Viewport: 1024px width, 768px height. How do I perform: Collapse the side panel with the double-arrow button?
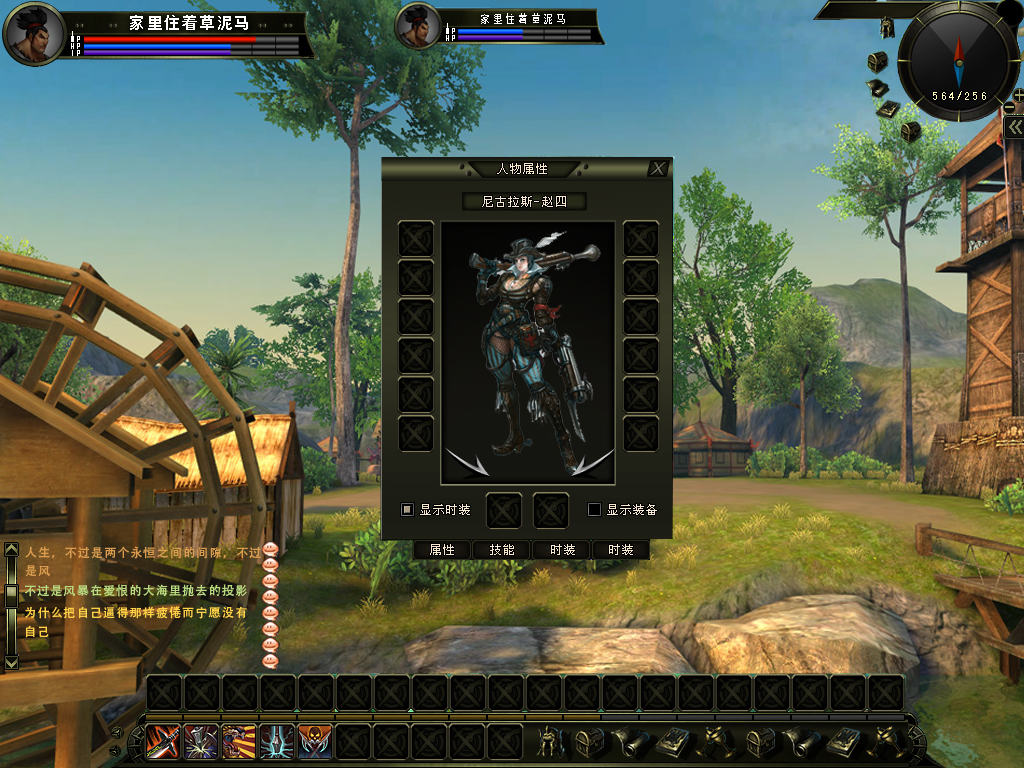click(x=1014, y=129)
